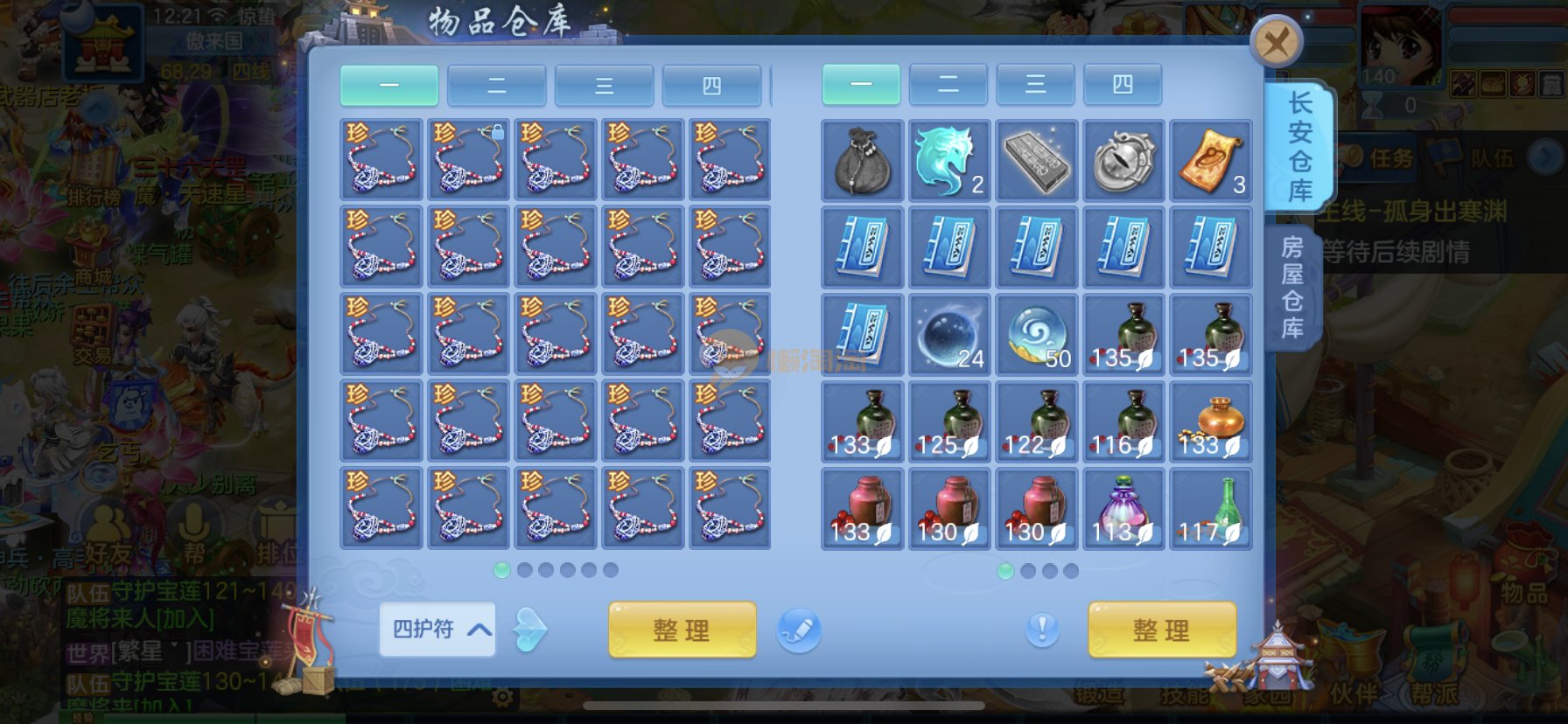The image size is (1568, 724).
Task: Choose the cyan horse spirit item
Action: click(949, 161)
